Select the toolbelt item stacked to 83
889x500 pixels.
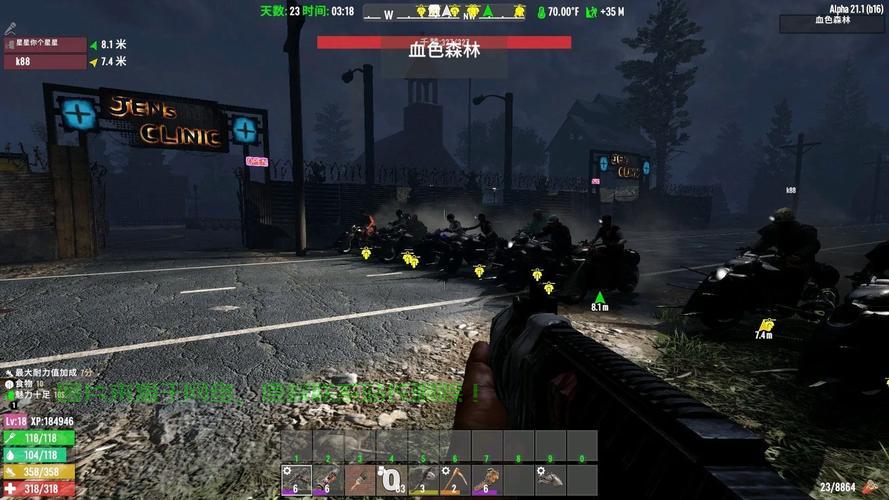coord(392,480)
